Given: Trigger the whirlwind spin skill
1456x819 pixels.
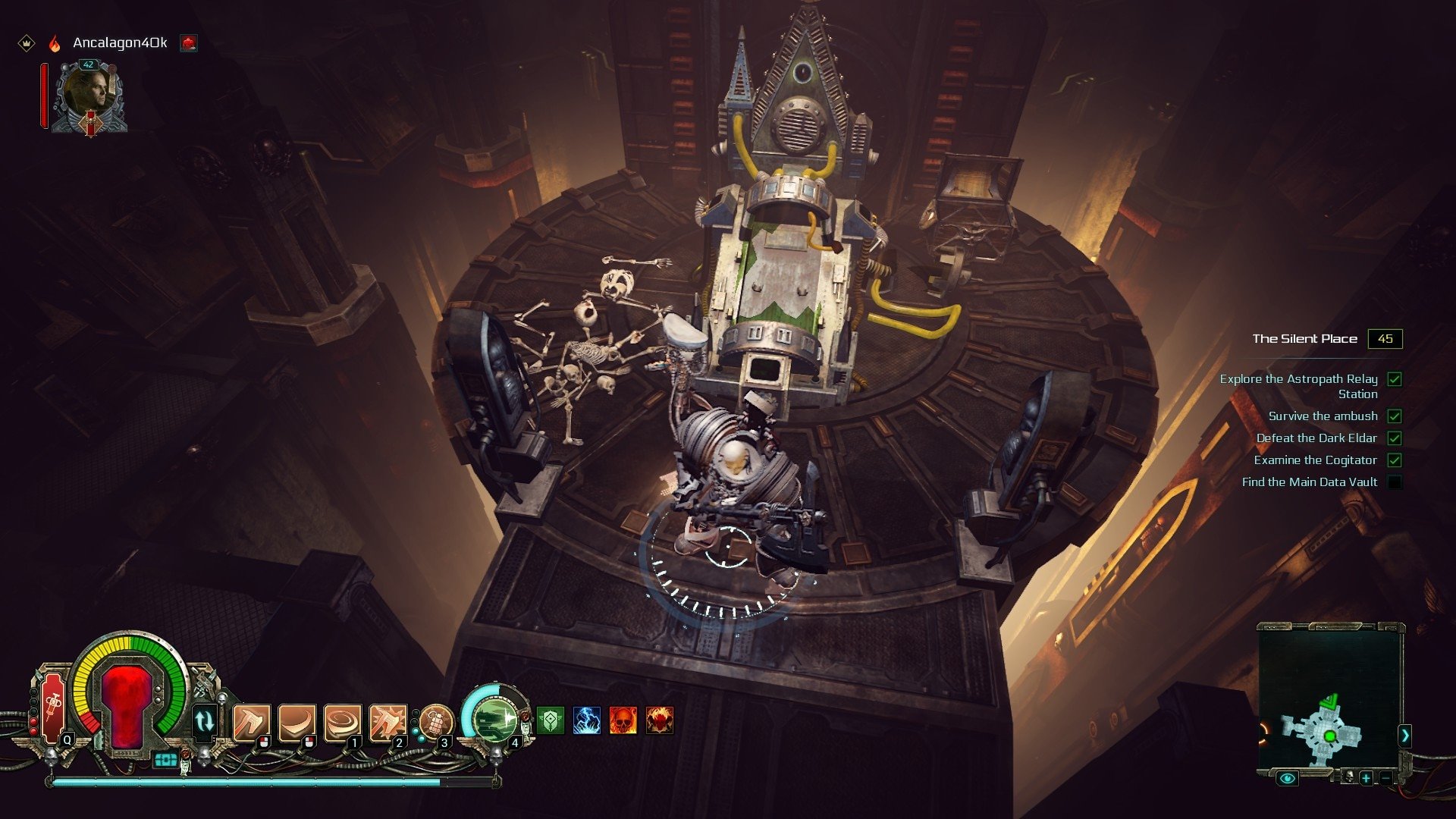Looking at the screenshot, I should coord(342,722).
